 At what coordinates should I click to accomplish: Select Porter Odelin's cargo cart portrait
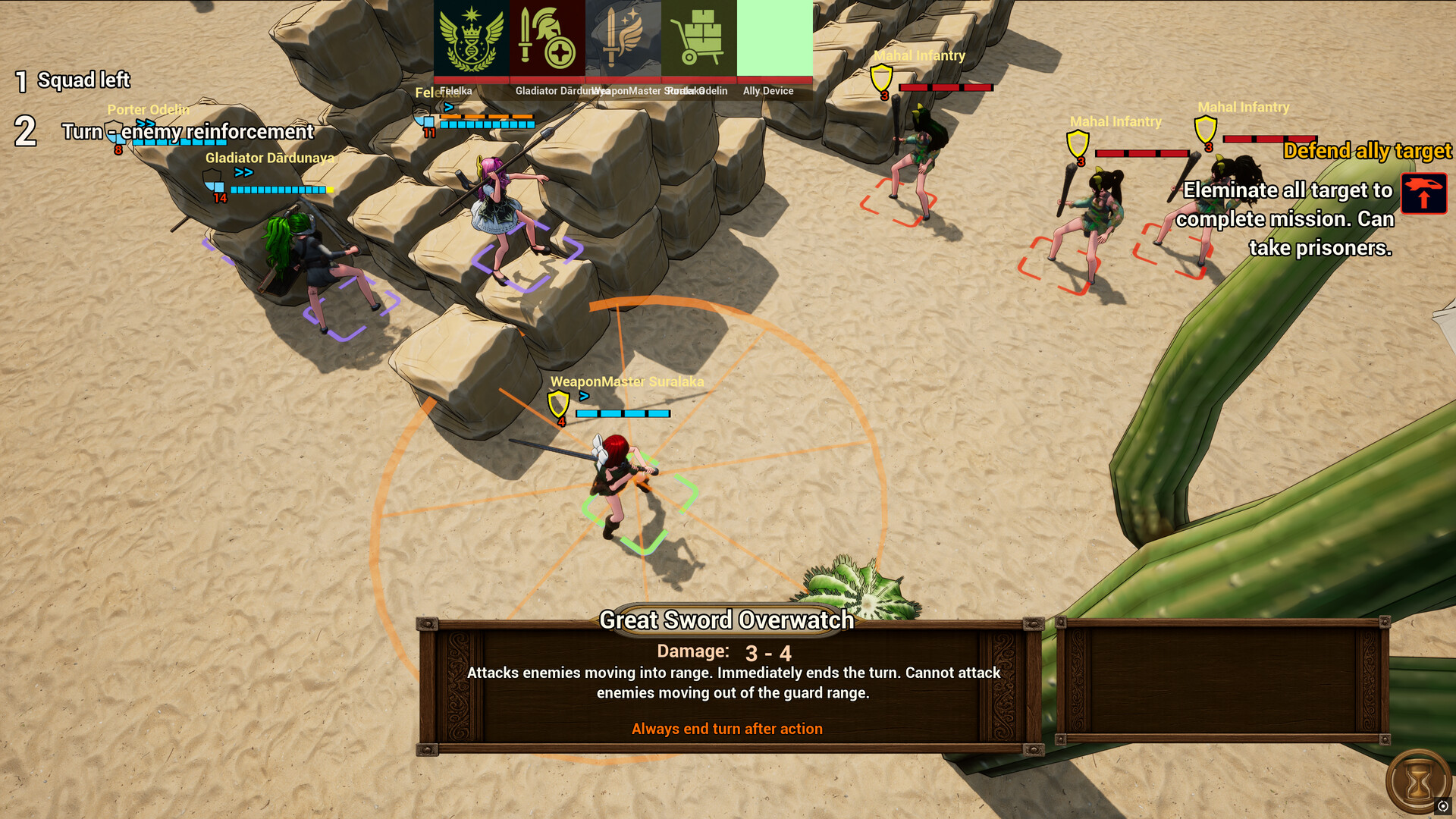pyautogui.click(x=698, y=38)
